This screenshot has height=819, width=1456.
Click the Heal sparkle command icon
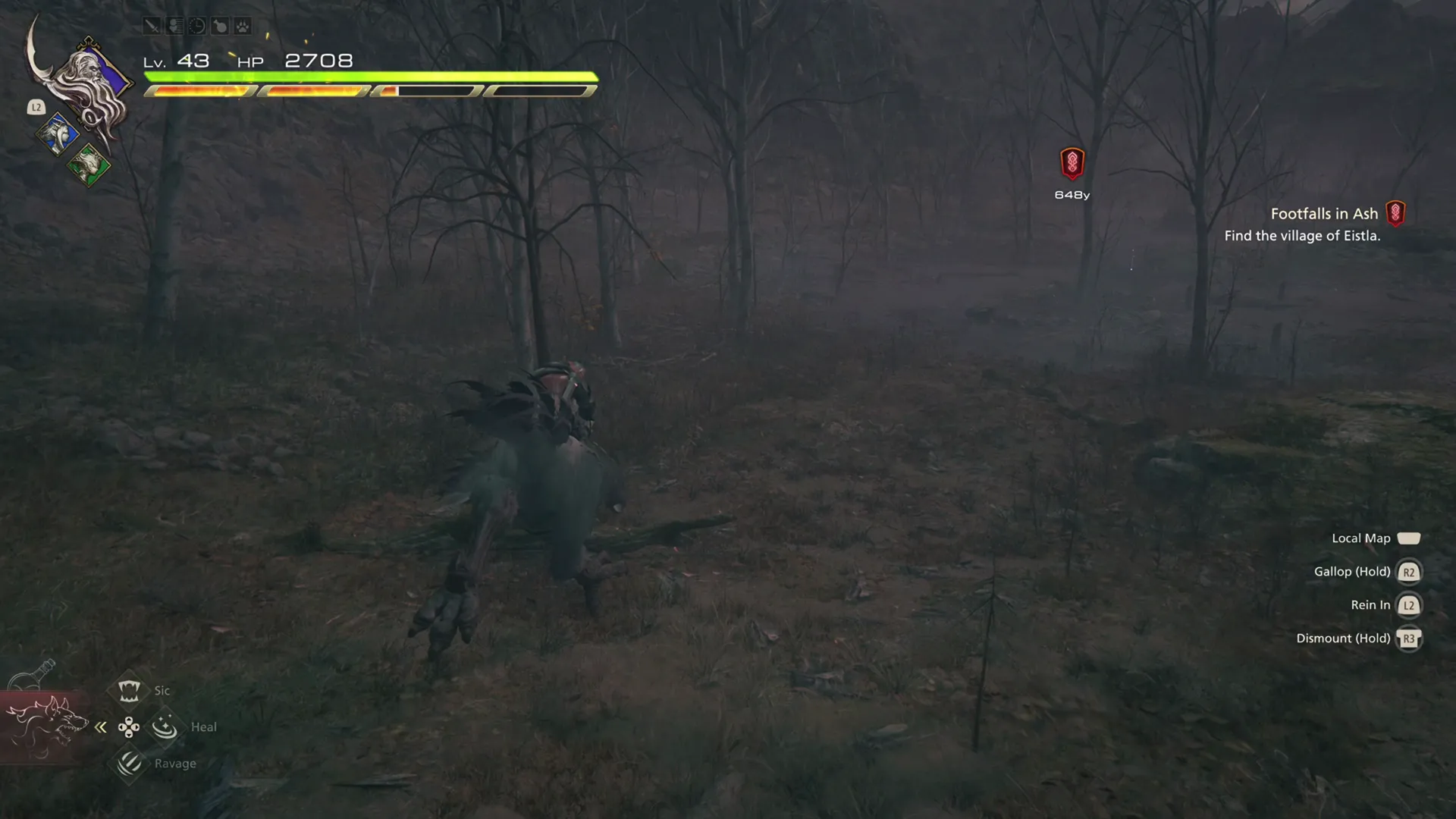pyautogui.click(x=164, y=726)
